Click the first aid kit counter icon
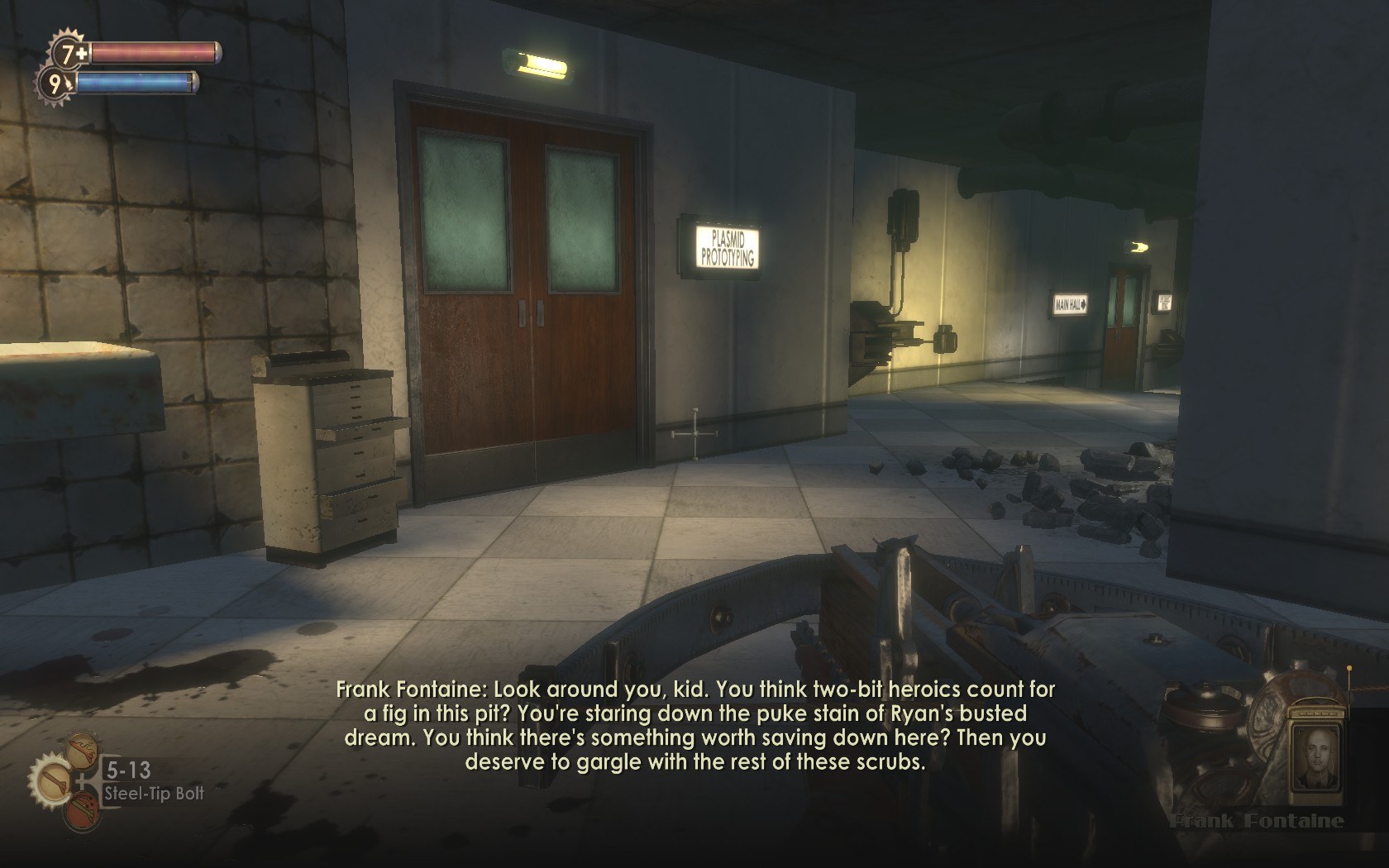Screen dimensions: 1389x868 click(x=68, y=54)
